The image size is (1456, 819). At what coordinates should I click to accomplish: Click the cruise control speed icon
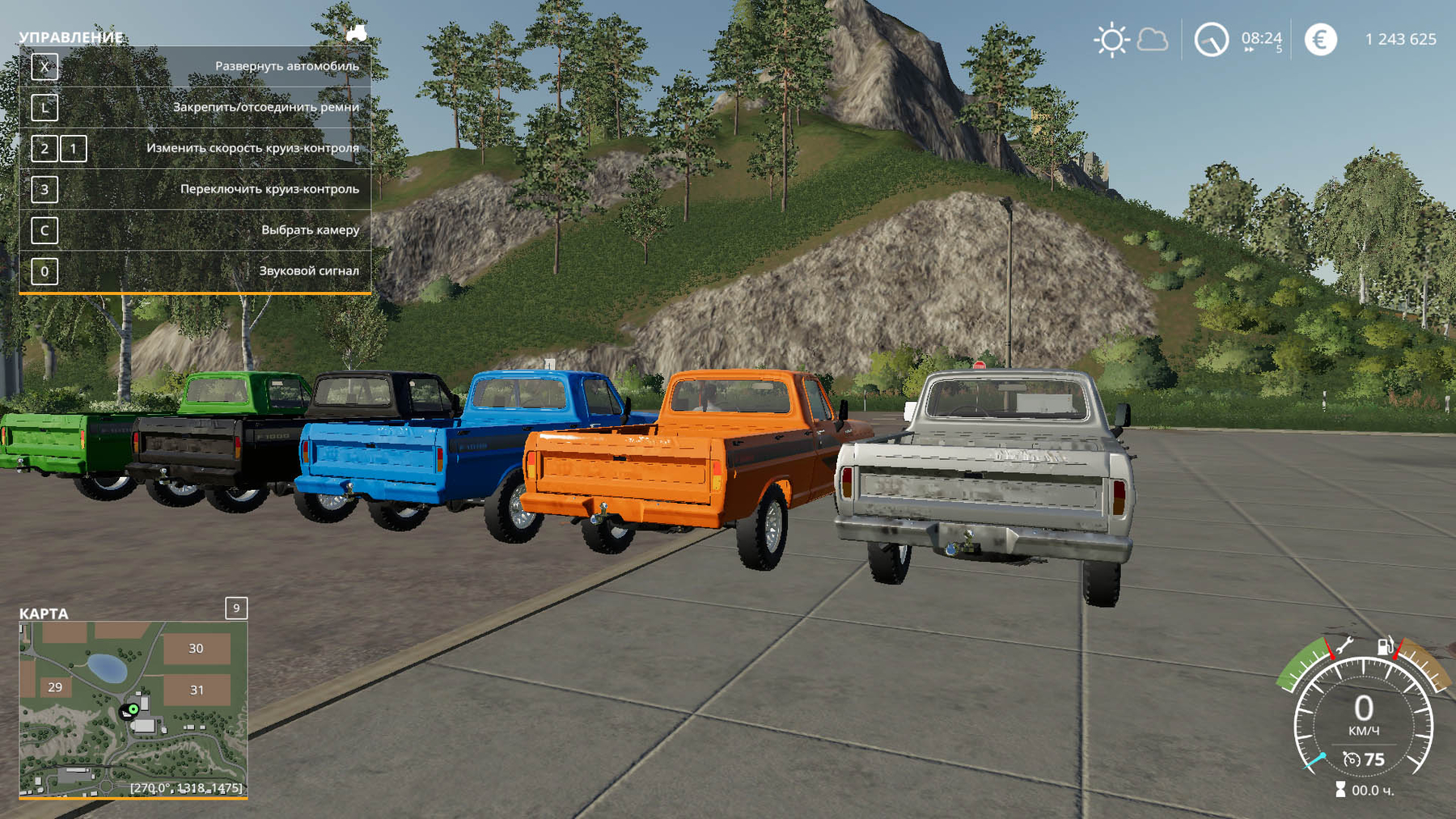pyautogui.click(x=1351, y=759)
